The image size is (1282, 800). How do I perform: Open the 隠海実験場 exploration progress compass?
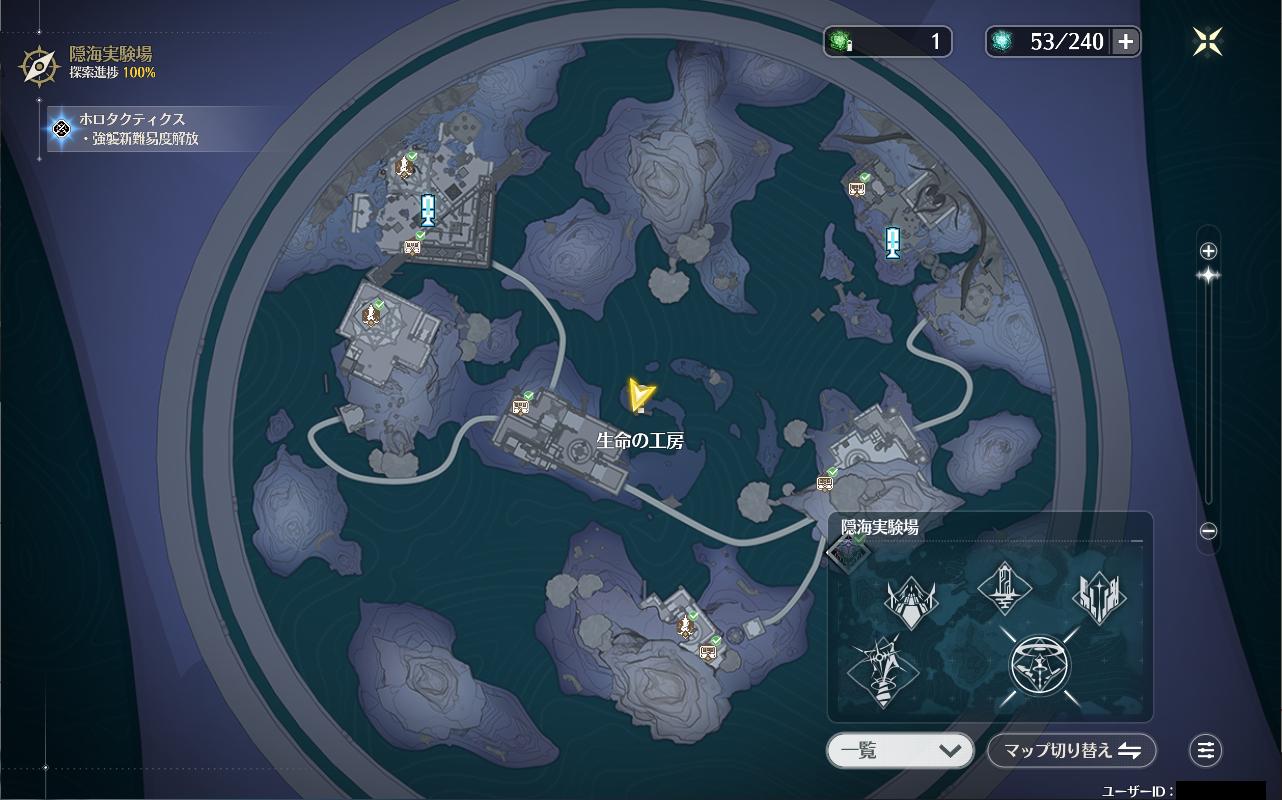[x=39, y=65]
